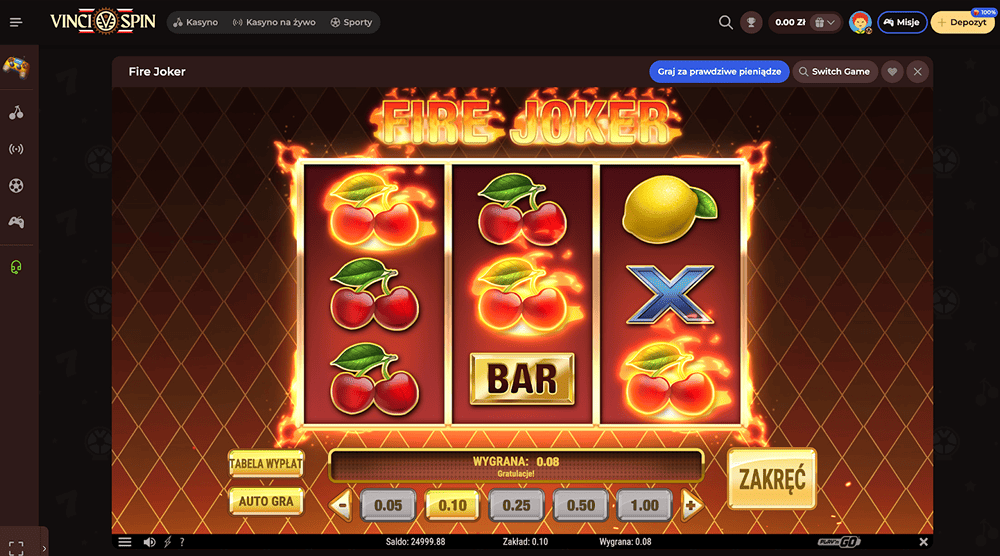The image size is (1000, 556).
Task: Increase the bet with the plus arrow
Action: [690, 505]
